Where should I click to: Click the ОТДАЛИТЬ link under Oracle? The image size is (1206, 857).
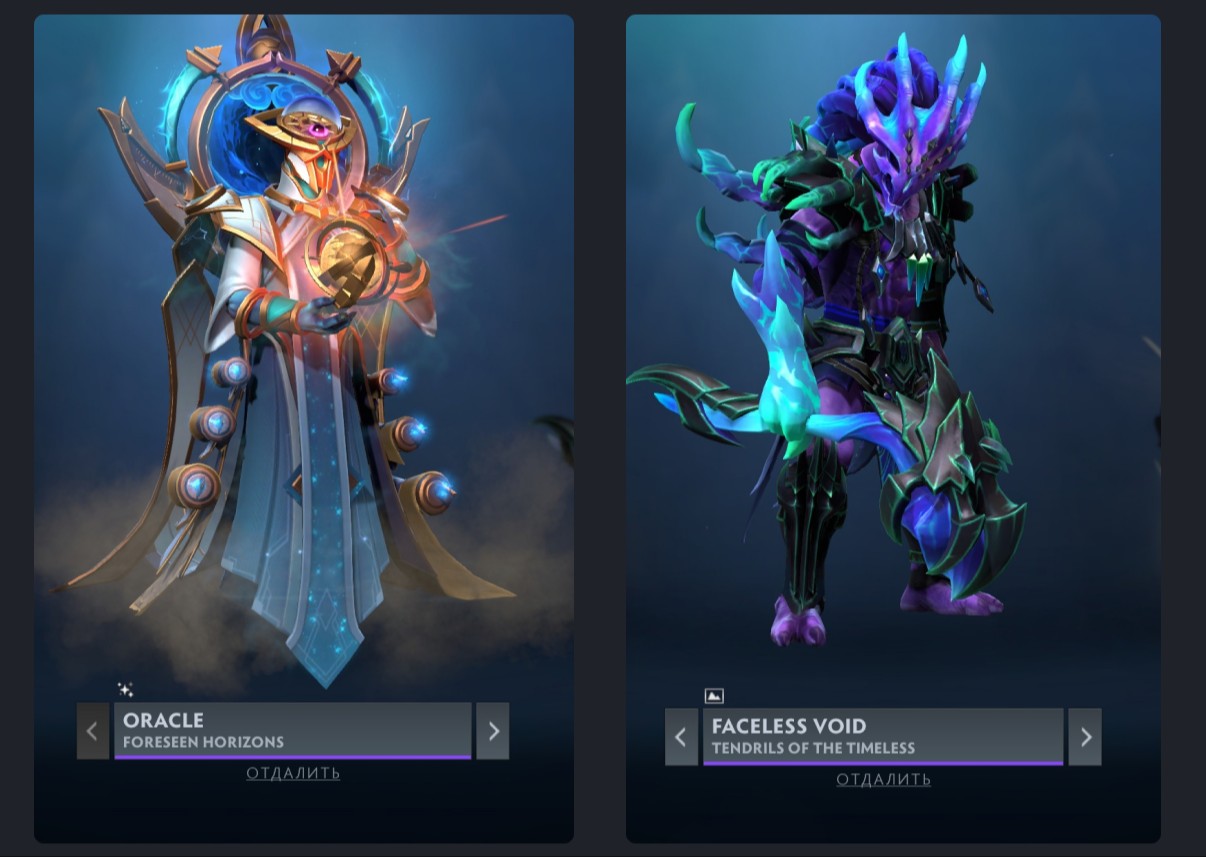click(293, 773)
